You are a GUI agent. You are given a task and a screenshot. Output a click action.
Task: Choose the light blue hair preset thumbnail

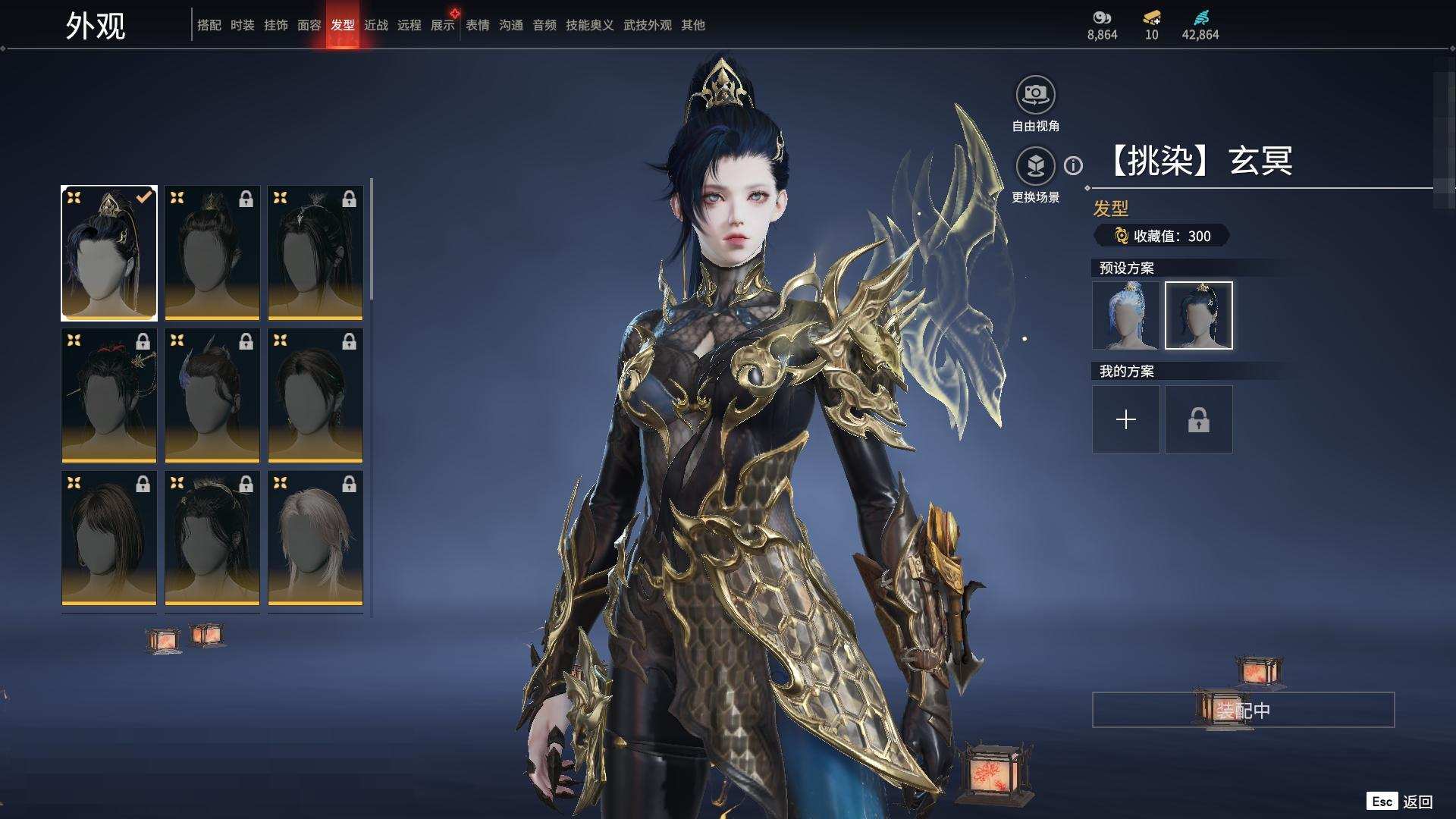[x=1125, y=315]
